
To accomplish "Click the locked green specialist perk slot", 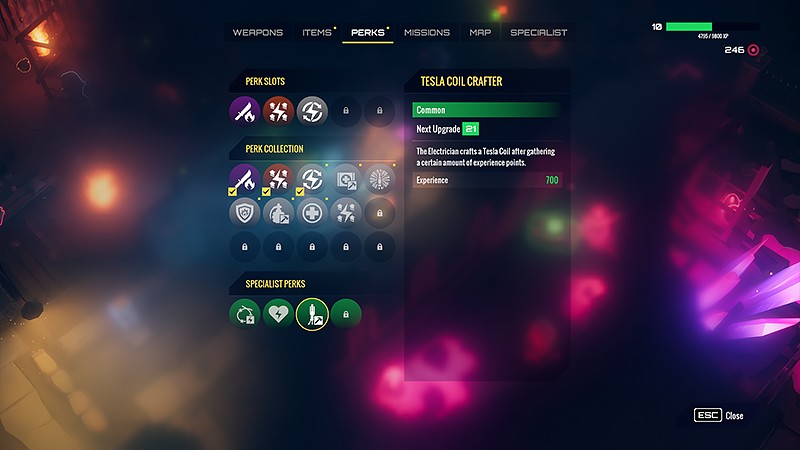I will tap(346, 314).
